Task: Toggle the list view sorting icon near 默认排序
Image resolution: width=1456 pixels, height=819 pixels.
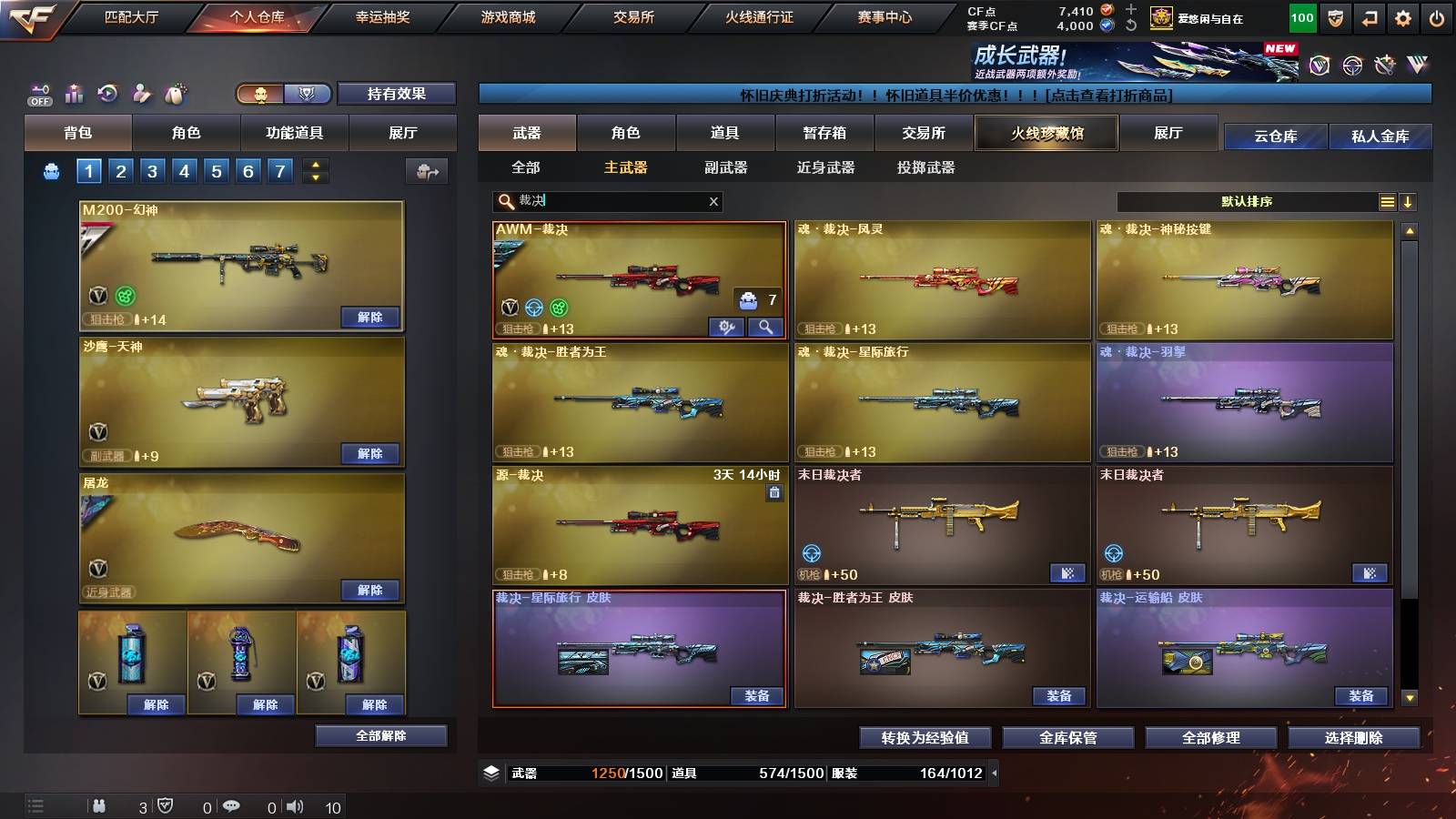Action: [1387, 201]
